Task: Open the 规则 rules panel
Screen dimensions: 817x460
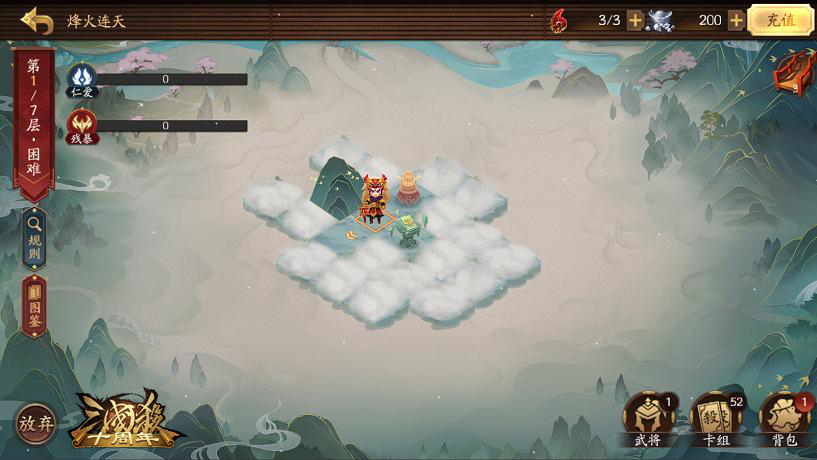Action: pyautogui.click(x=34, y=238)
